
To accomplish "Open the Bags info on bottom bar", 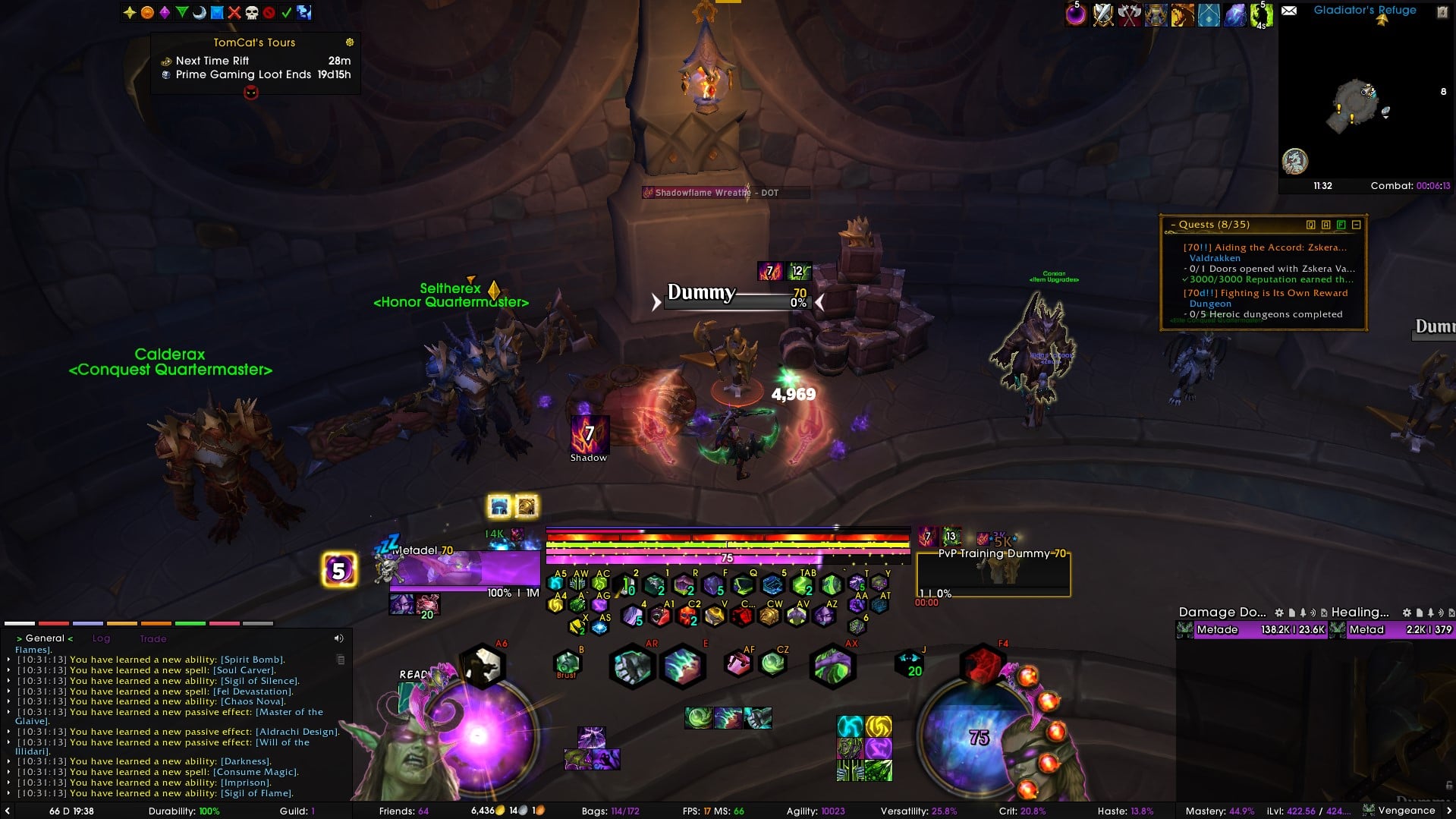I will tap(610, 811).
